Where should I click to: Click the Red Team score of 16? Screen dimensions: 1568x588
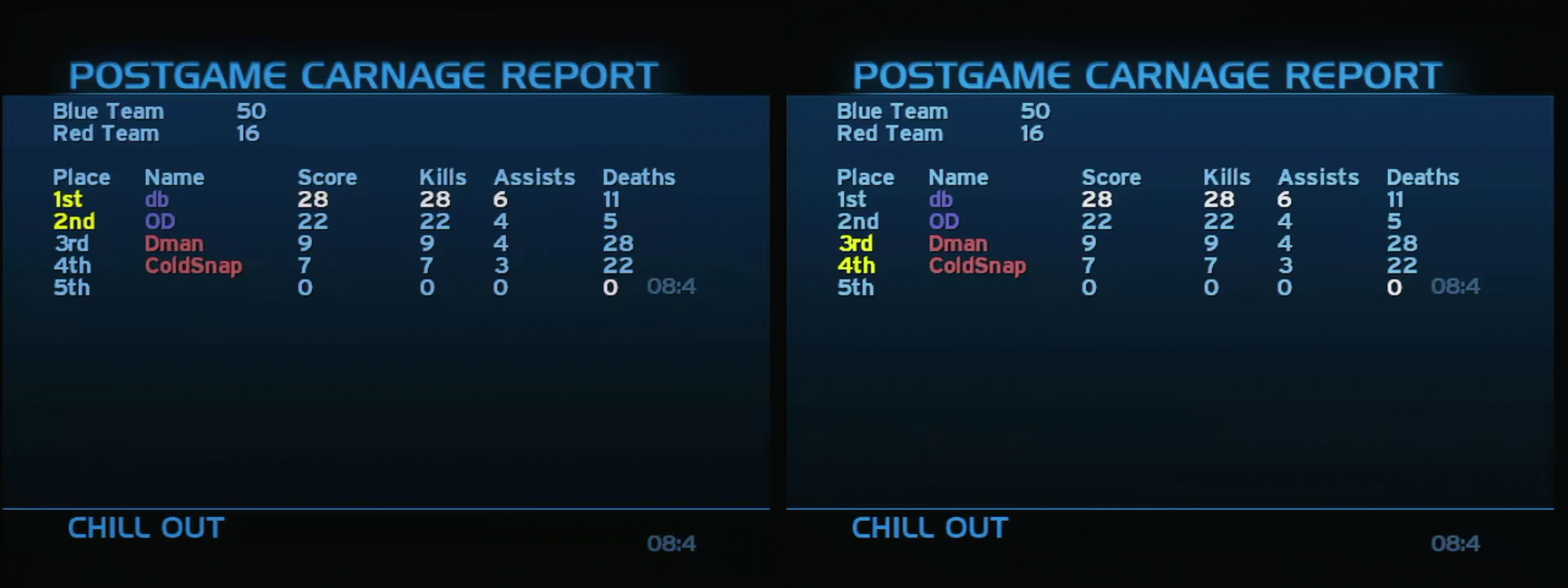(x=249, y=133)
